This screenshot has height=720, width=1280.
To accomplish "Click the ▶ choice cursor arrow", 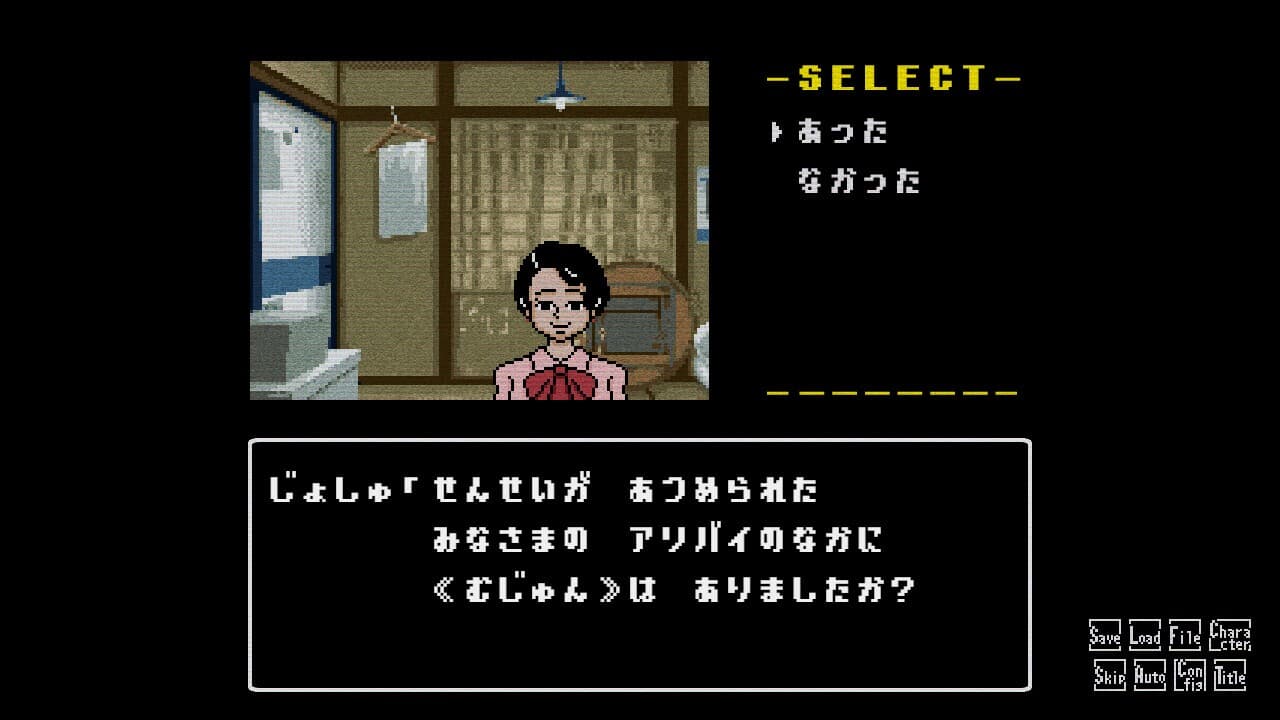I will (x=775, y=131).
